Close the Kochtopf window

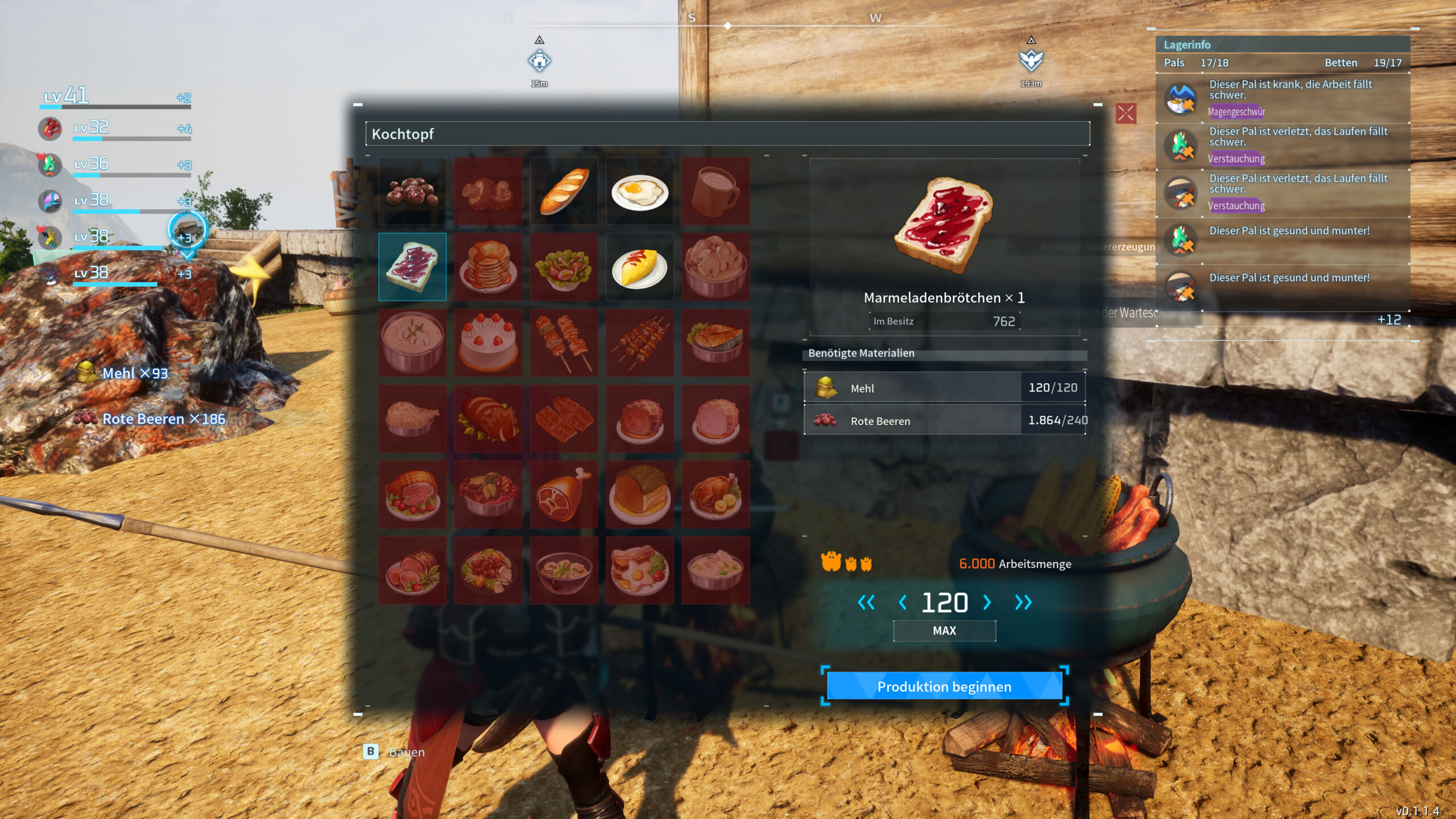tap(1126, 113)
